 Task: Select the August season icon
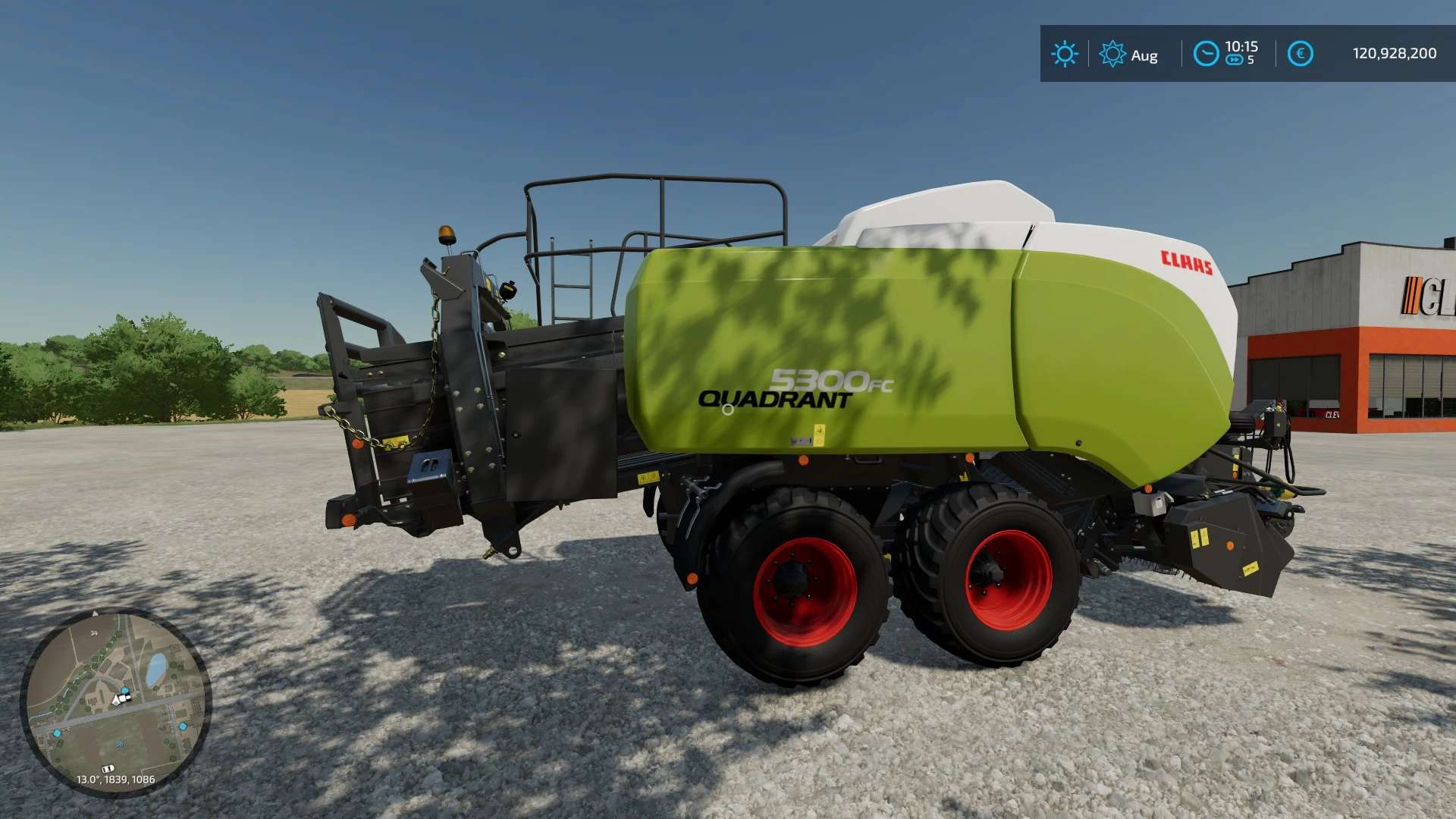coord(1112,54)
